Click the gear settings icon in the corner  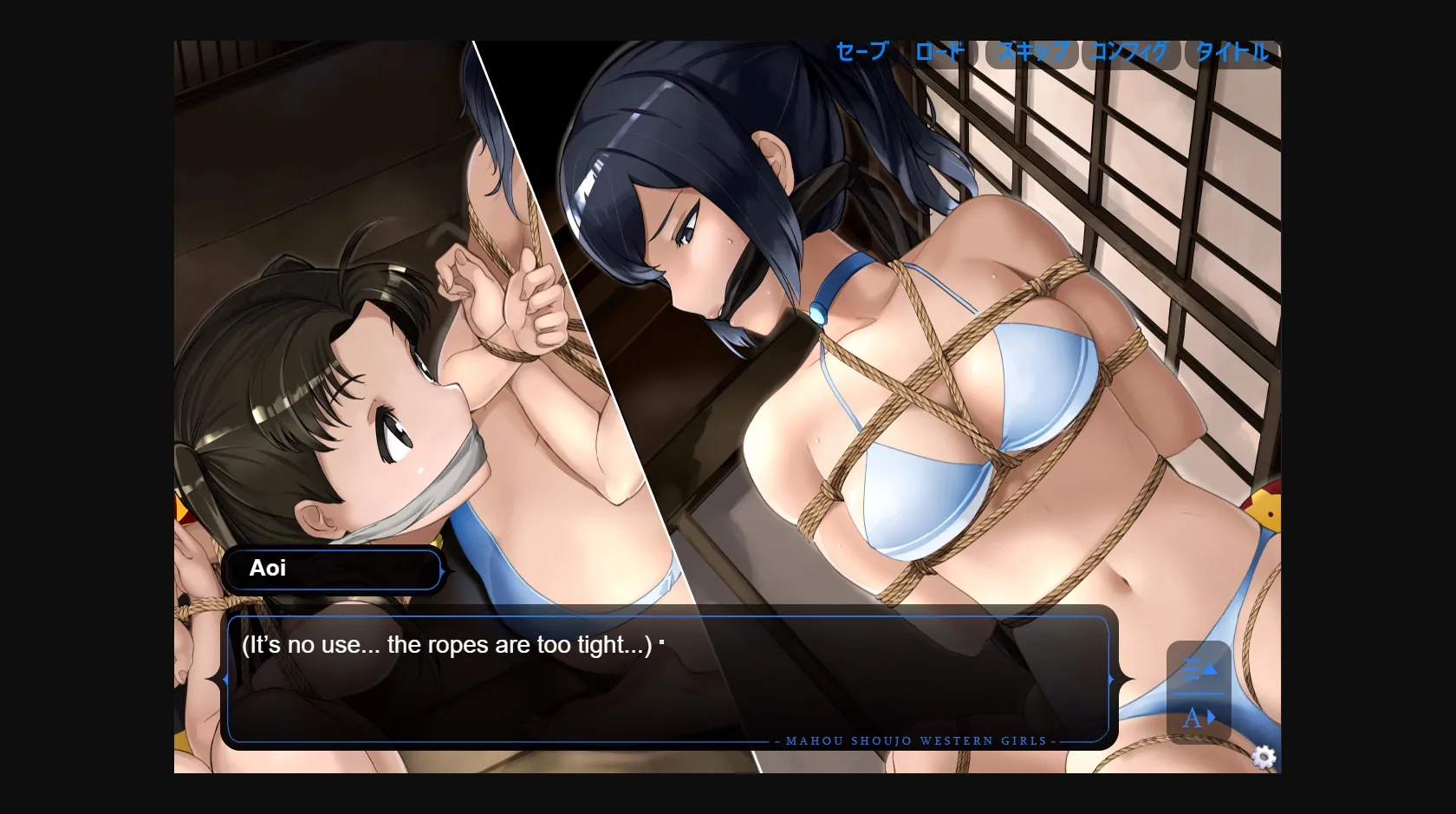[1264, 758]
